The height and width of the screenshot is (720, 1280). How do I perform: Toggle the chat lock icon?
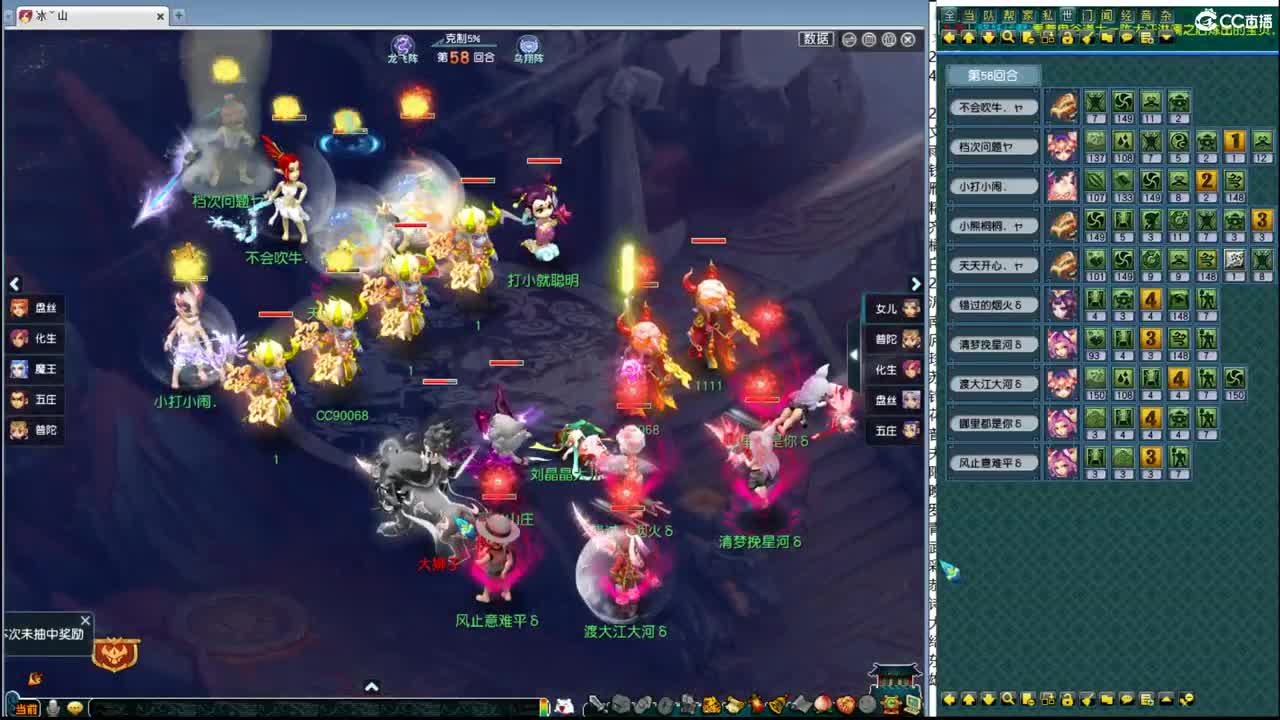tap(1067, 38)
